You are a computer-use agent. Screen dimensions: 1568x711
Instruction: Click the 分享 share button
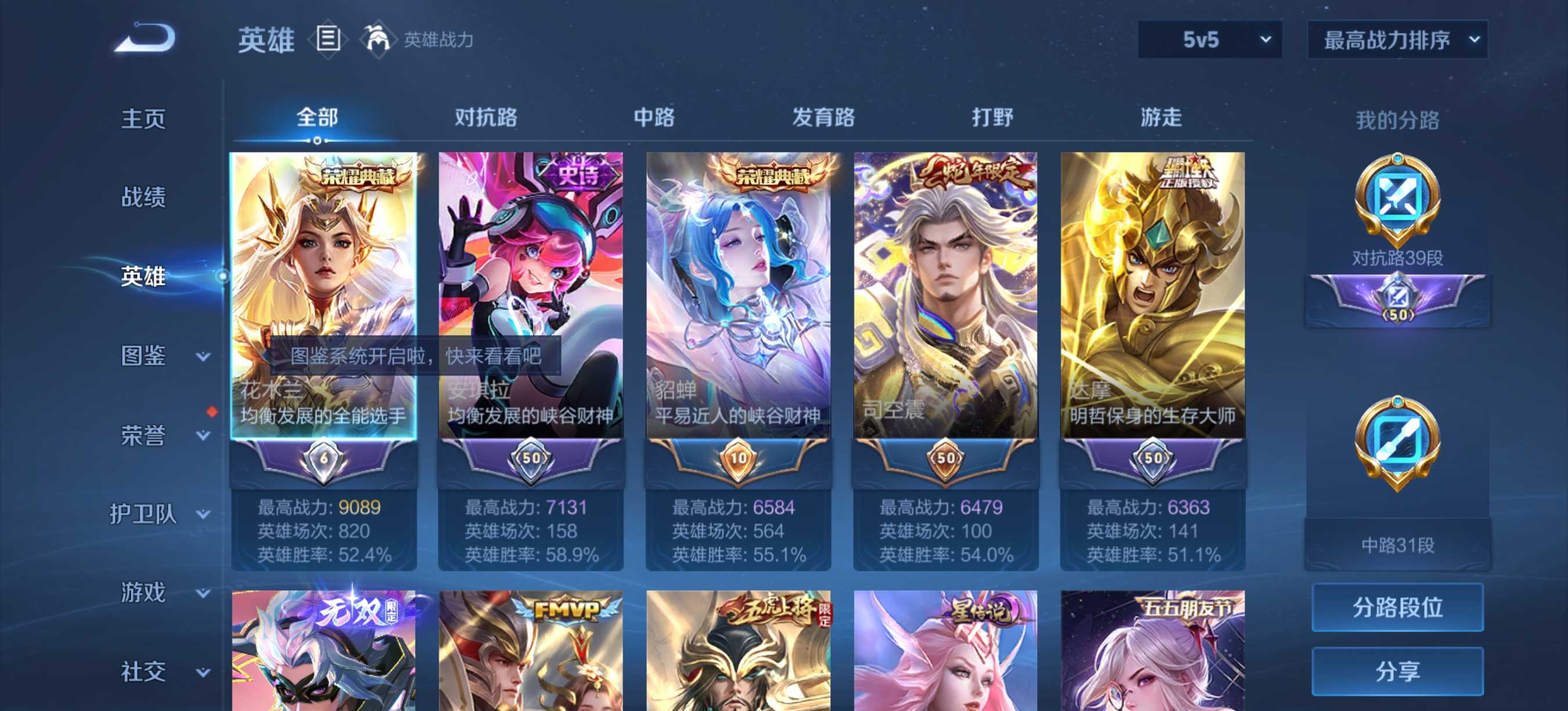pyautogui.click(x=1397, y=671)
